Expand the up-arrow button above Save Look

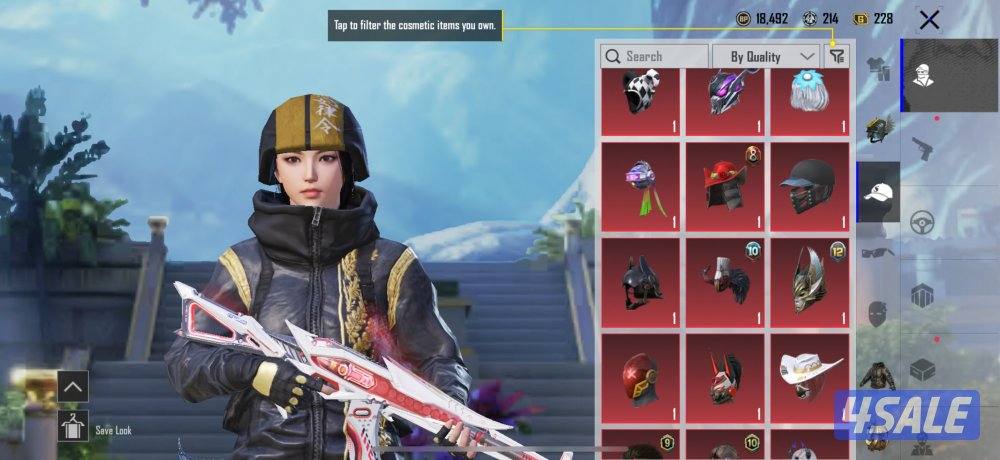(73, 386)
